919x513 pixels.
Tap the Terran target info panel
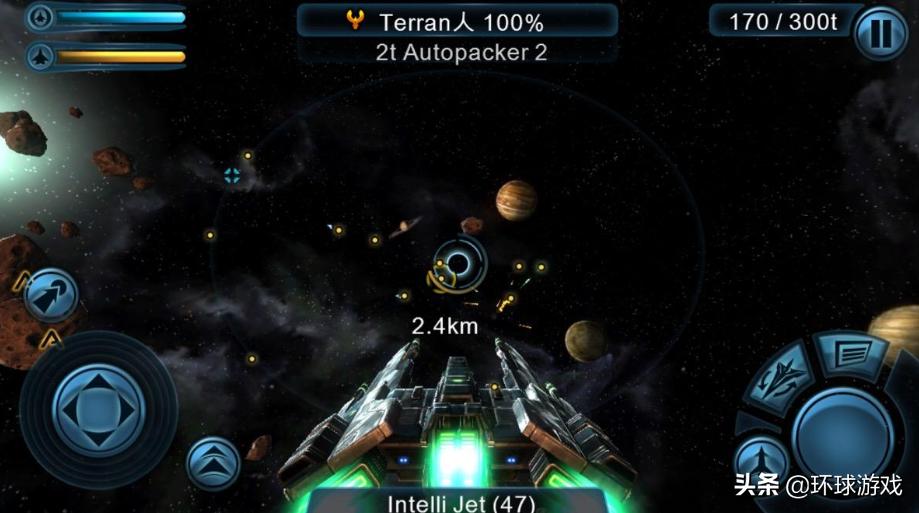coord(457,22)
